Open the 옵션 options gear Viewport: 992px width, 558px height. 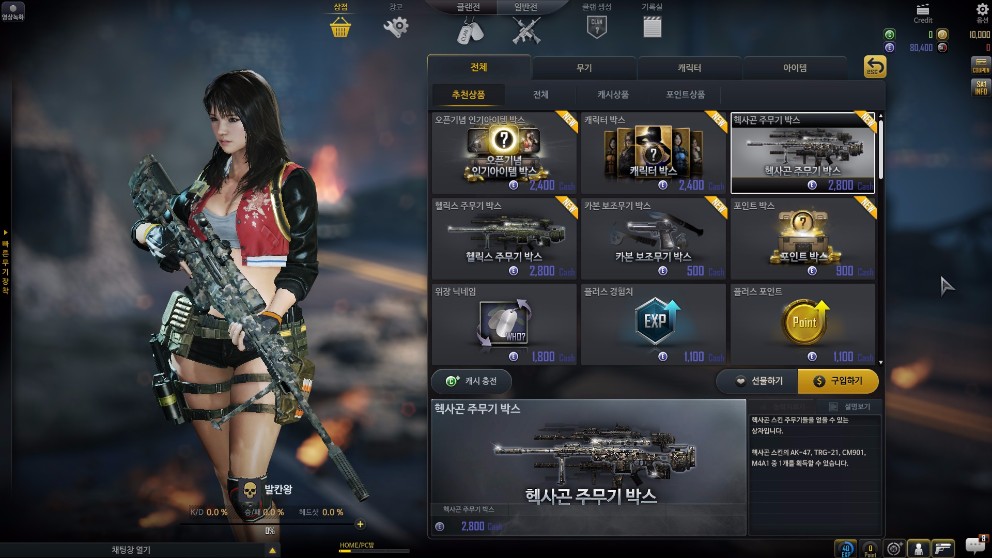tap(982, 13)
